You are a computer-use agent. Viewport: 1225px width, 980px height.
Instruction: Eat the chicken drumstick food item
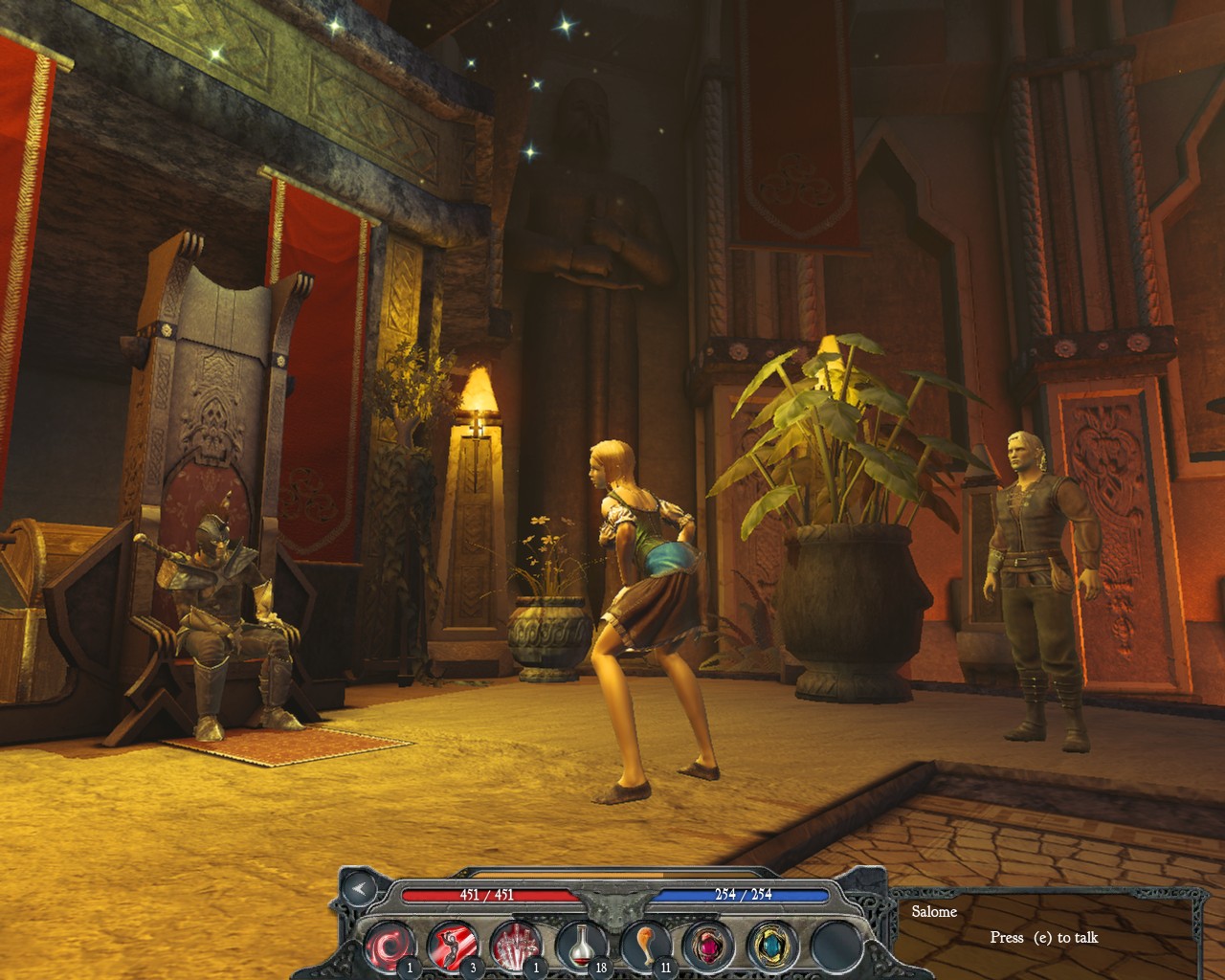tap(643, 945)
